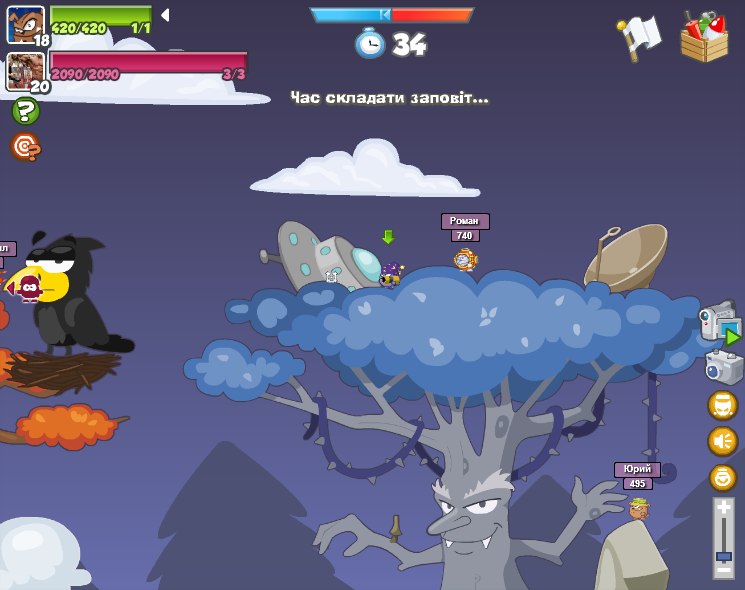Image resolution: width=745 pixels, height=590 pixels.
Task: Click the zoom slider handle
Action: 723,555
